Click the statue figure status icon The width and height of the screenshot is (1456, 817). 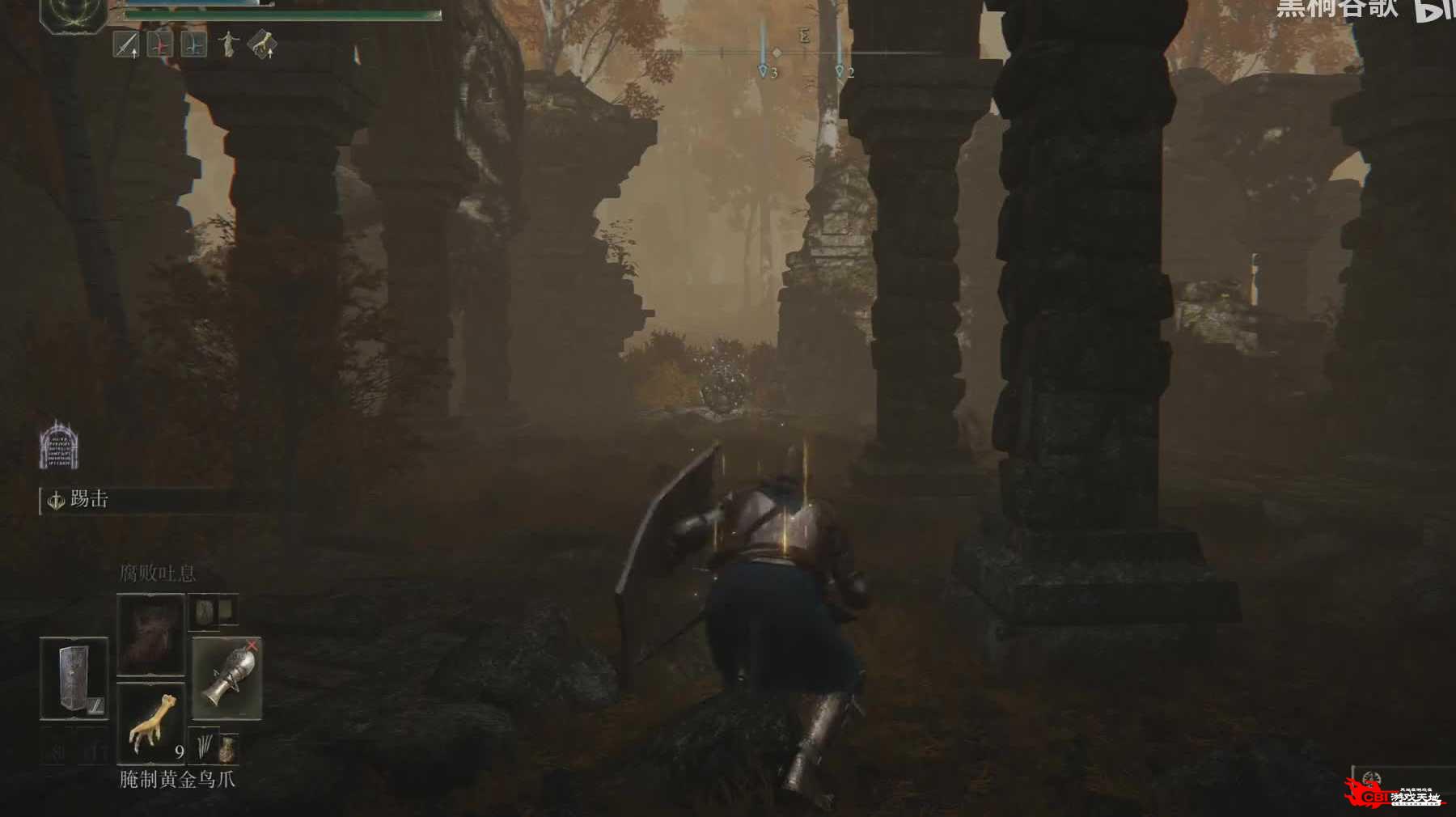pos(228,44)
